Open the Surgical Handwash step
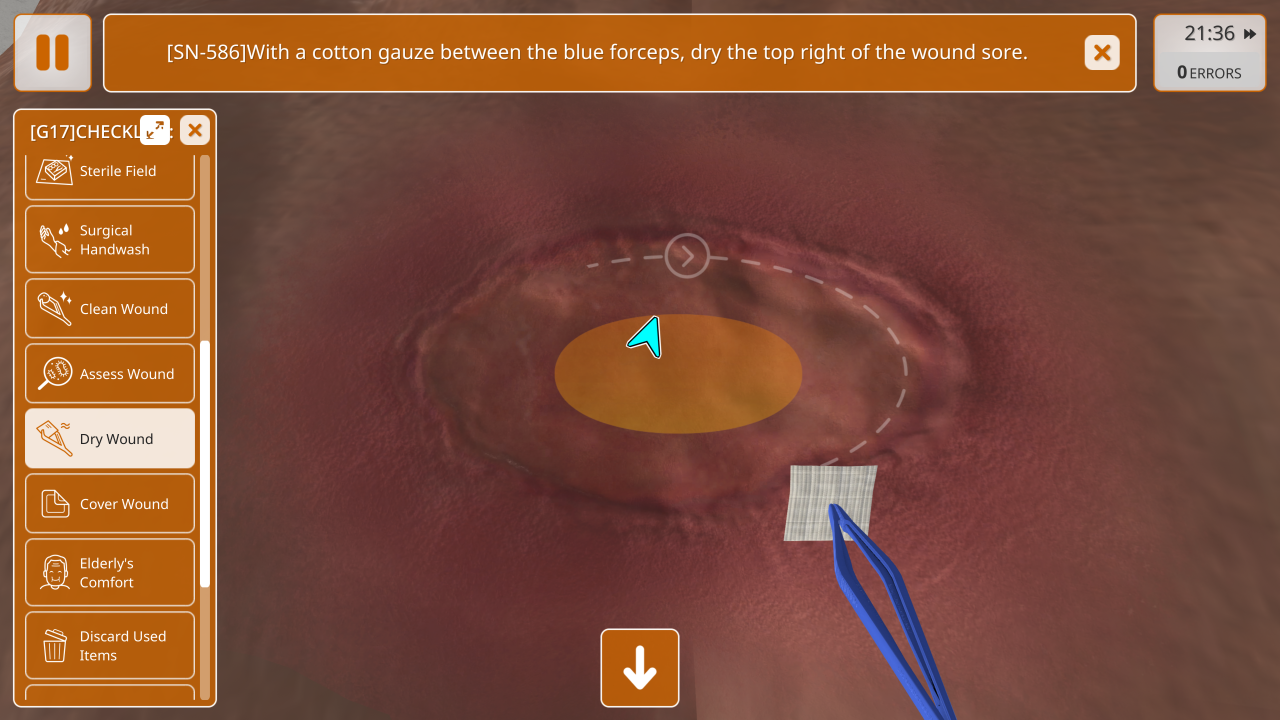1280x720 pixels. pyautogui.click(x=110, y=240)
